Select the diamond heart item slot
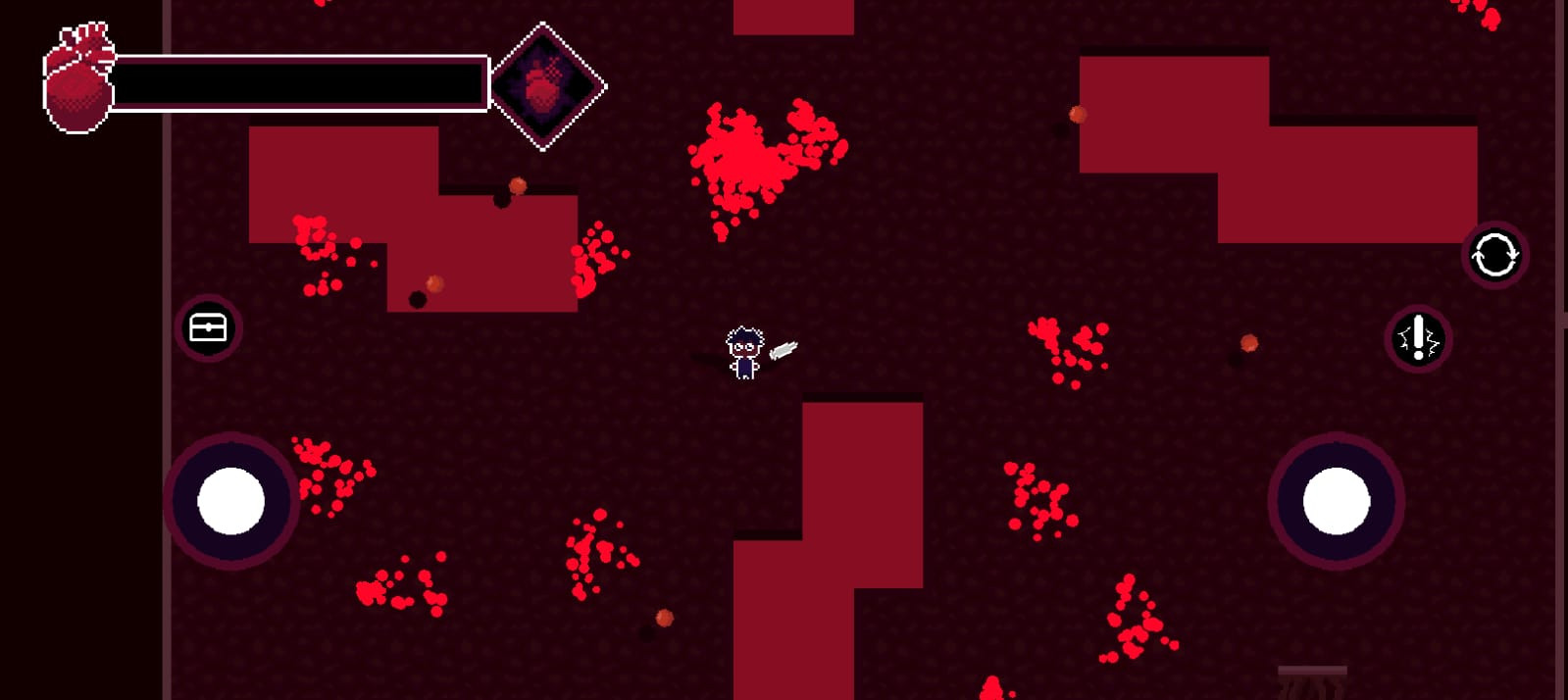The width and height of the screenshot is (1568, 700). (x=545, y=87)
